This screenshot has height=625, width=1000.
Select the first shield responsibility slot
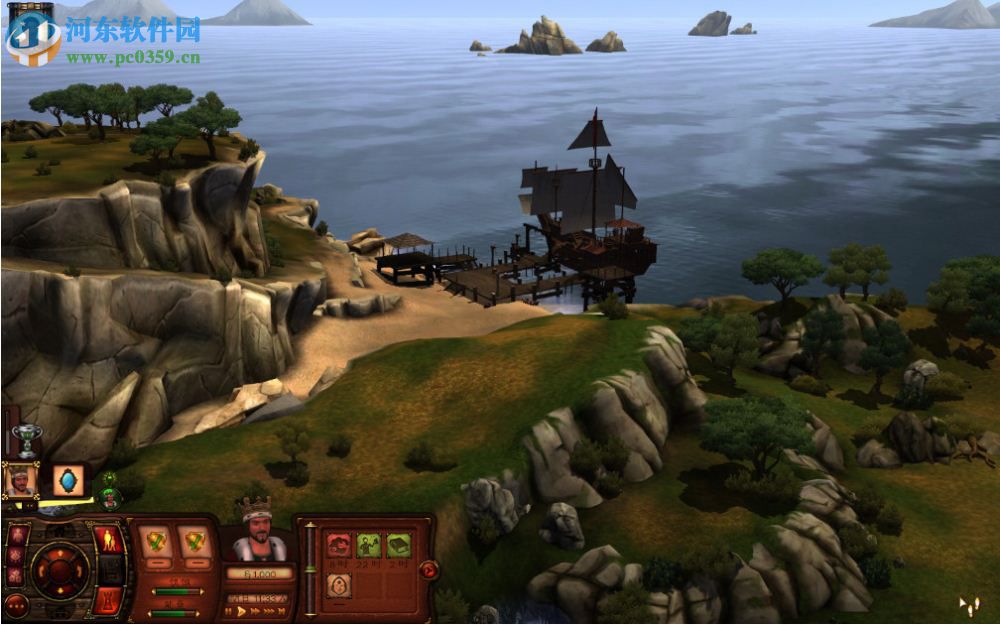click(x=154, y=542)
